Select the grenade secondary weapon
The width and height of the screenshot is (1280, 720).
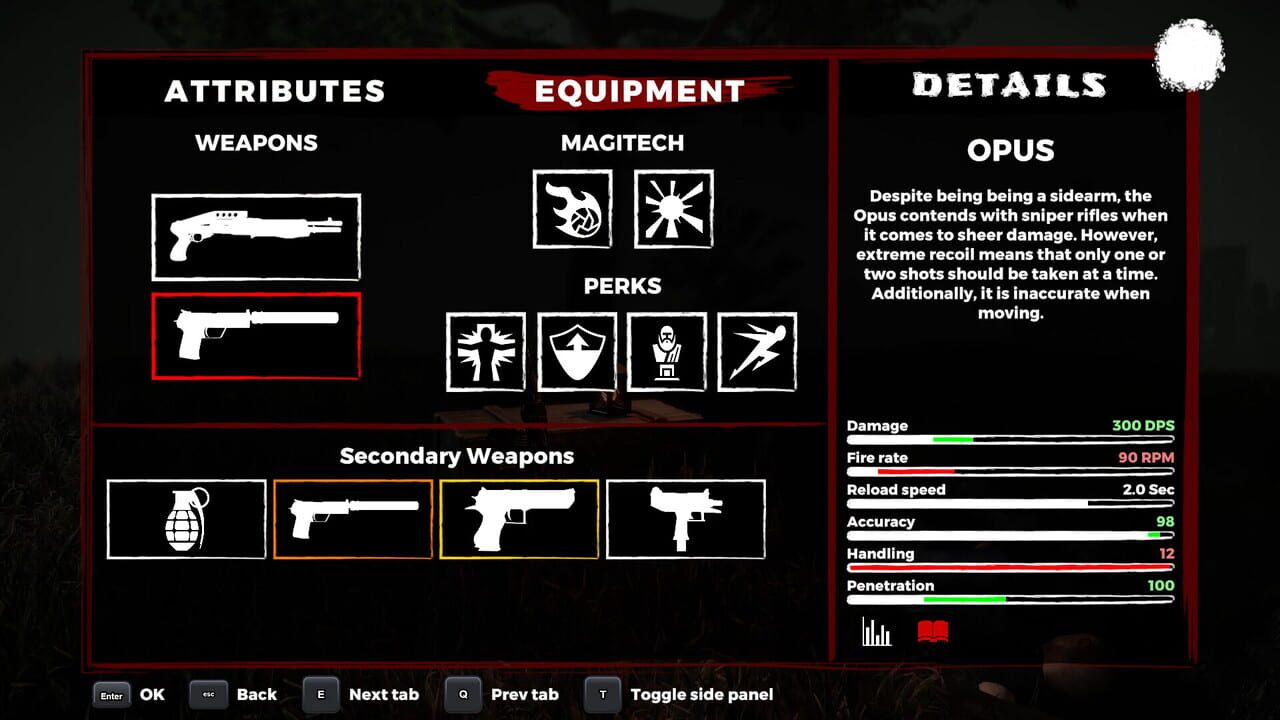point(186,518)
